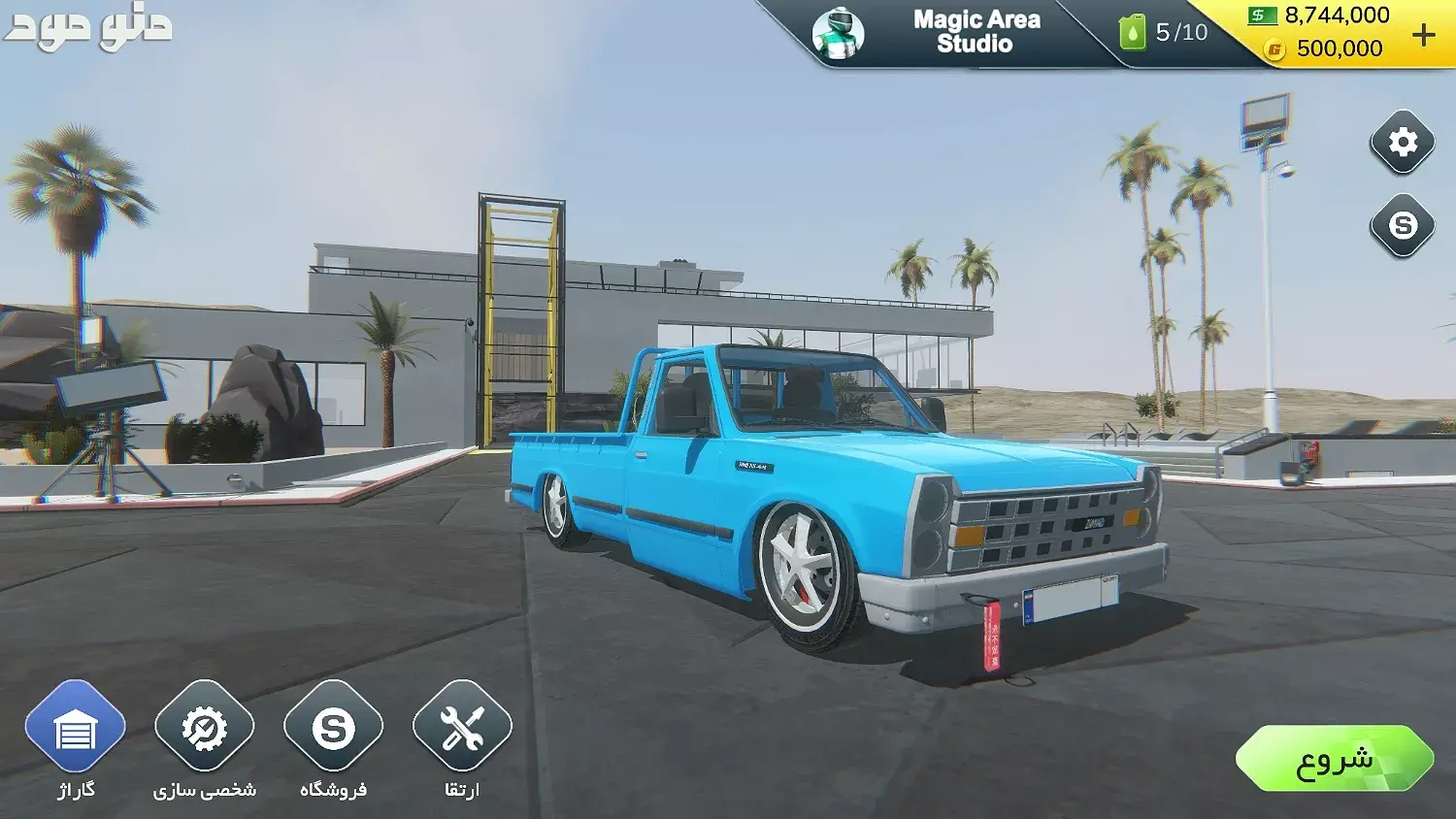Tap the green start (شروع) button
The height and width of the screenshot is (819, 1456).
click(1334, 759)
